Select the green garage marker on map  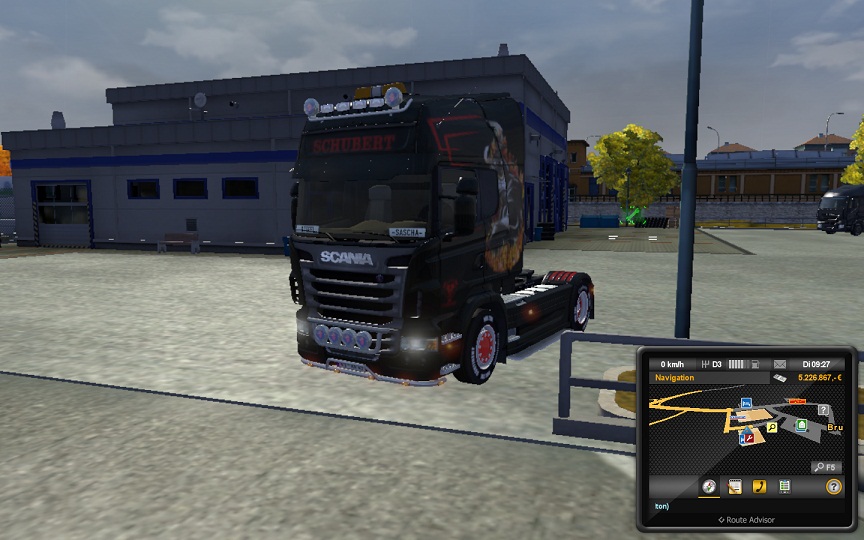click(x=801, y=425)
